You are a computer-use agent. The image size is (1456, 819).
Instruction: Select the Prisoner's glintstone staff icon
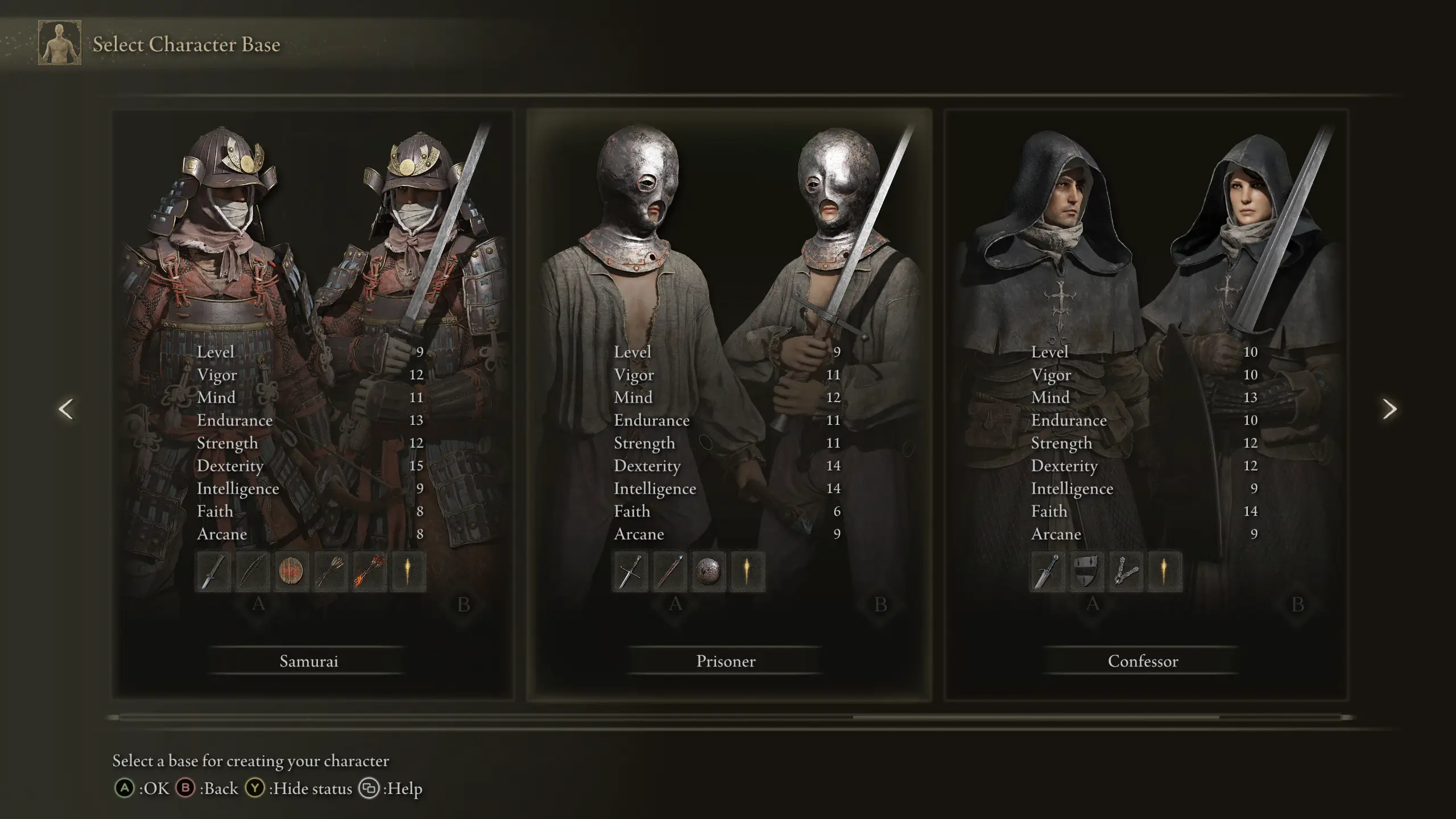(x=669, y=572)
